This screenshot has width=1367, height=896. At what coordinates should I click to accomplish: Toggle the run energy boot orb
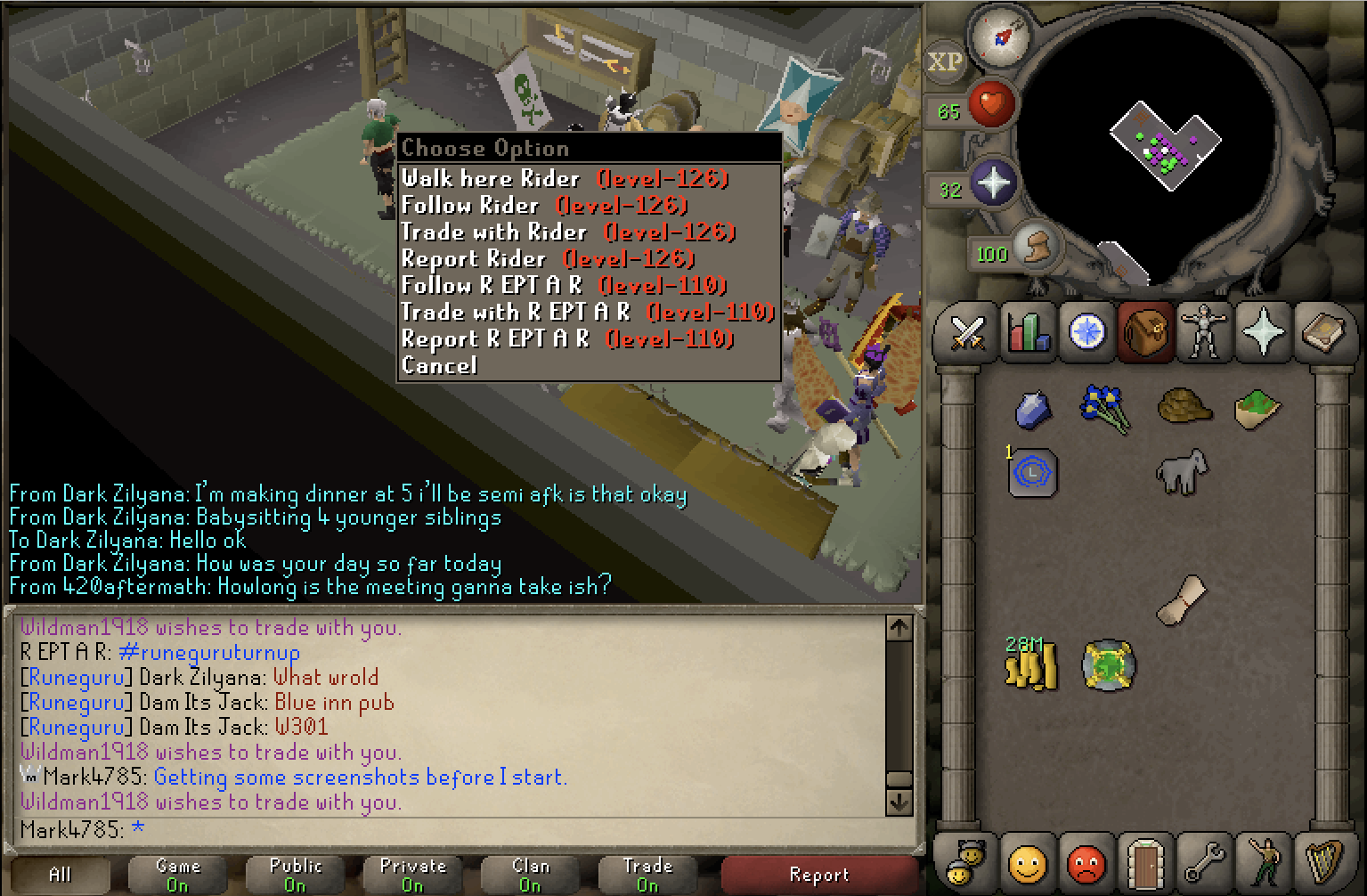click(x=1034, y=247)
